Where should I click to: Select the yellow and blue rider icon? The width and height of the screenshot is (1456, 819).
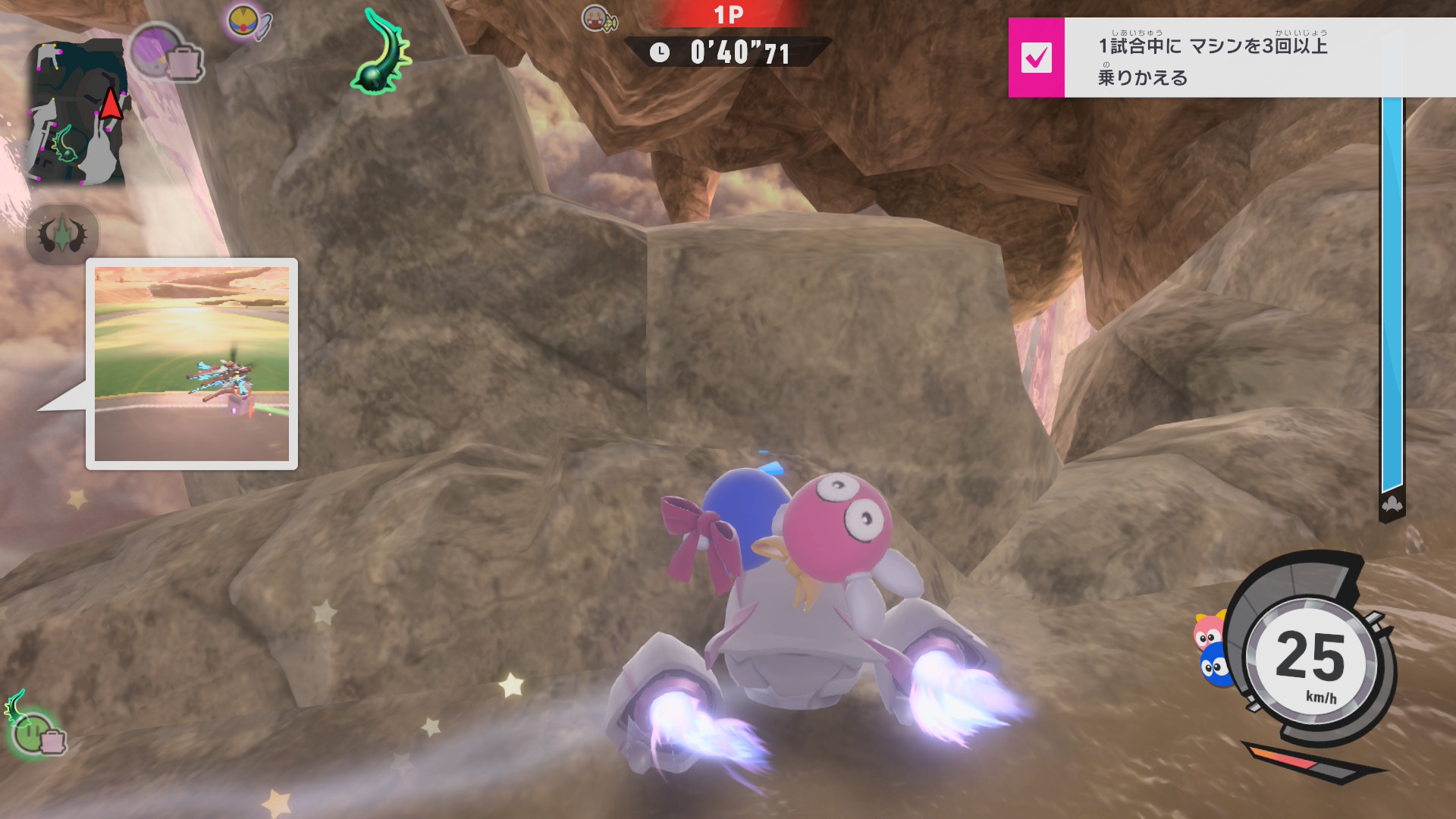pos(247,22)
